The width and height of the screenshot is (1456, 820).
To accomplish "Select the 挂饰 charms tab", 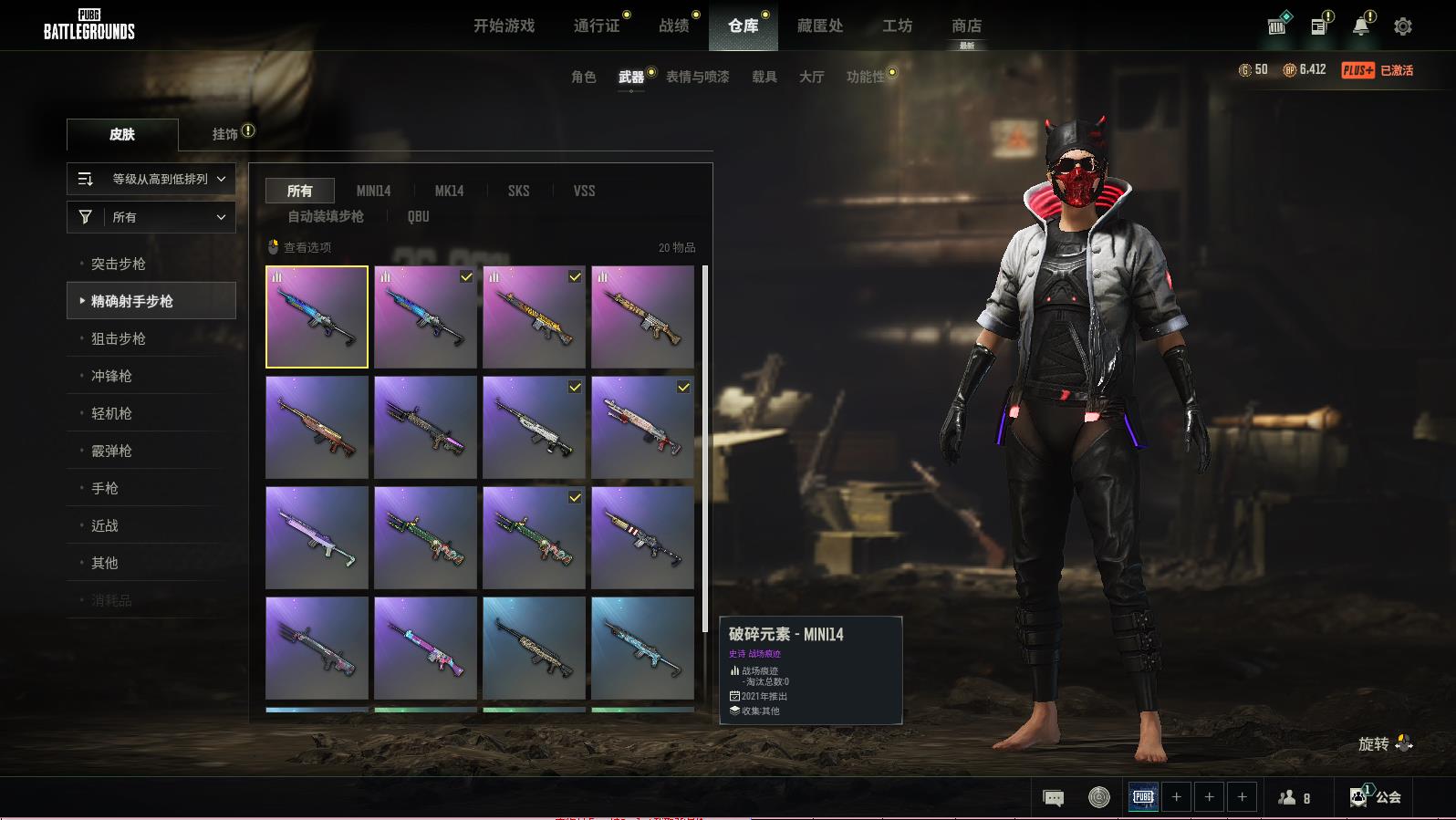I will click(x=225, y=134).
